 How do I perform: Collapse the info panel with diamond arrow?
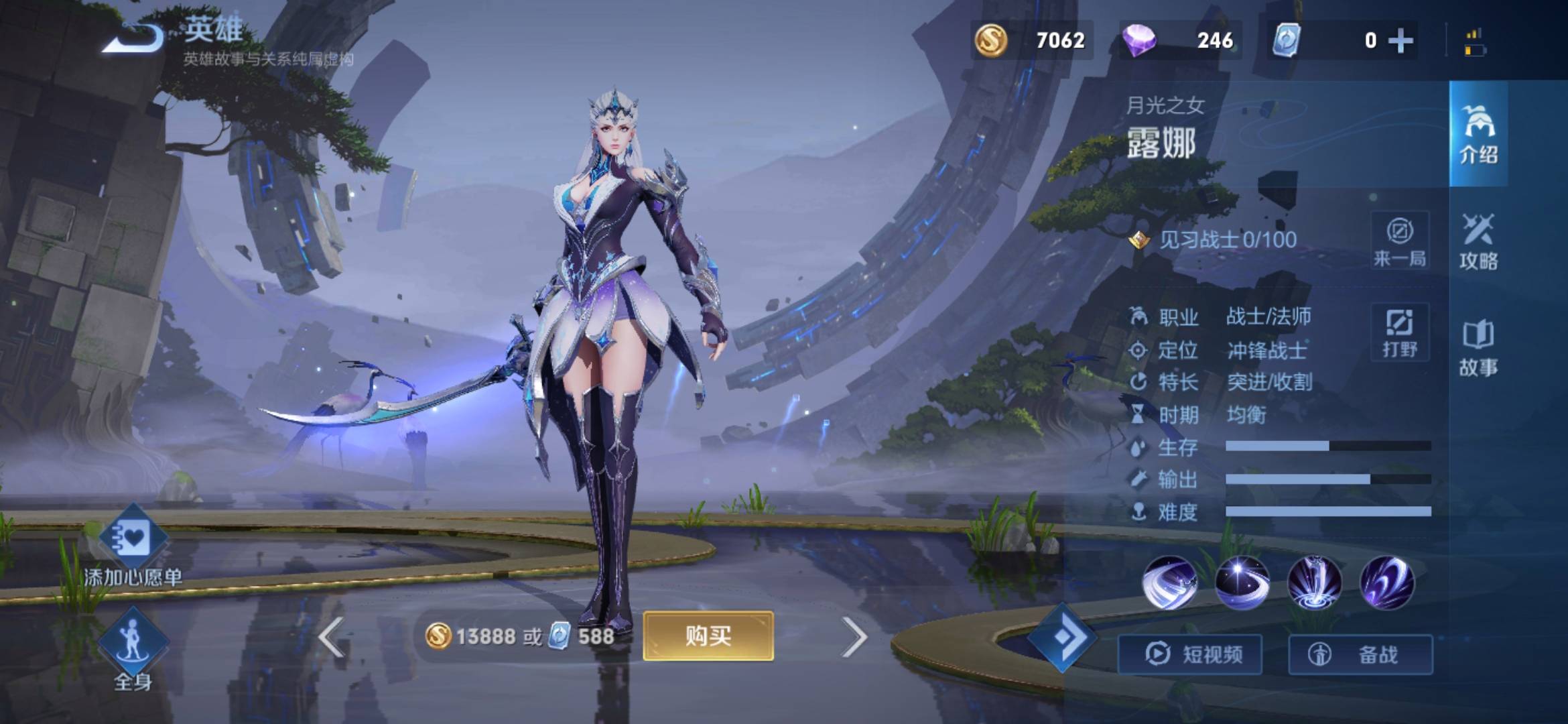pyautogui.click(x=1062, y=637)
